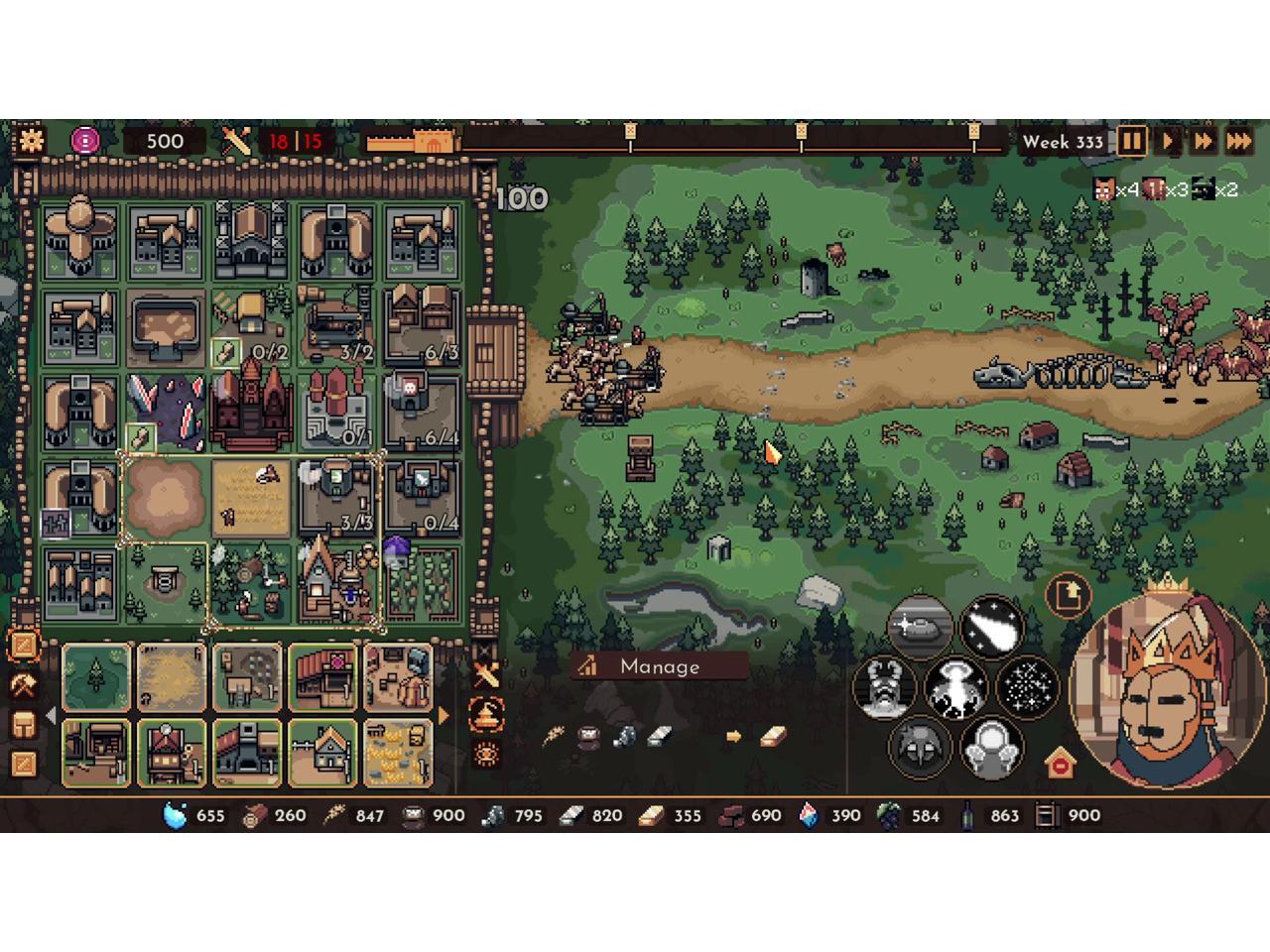
Task: Switch to triple fast-forward speed
Action: pos(1239,141)
